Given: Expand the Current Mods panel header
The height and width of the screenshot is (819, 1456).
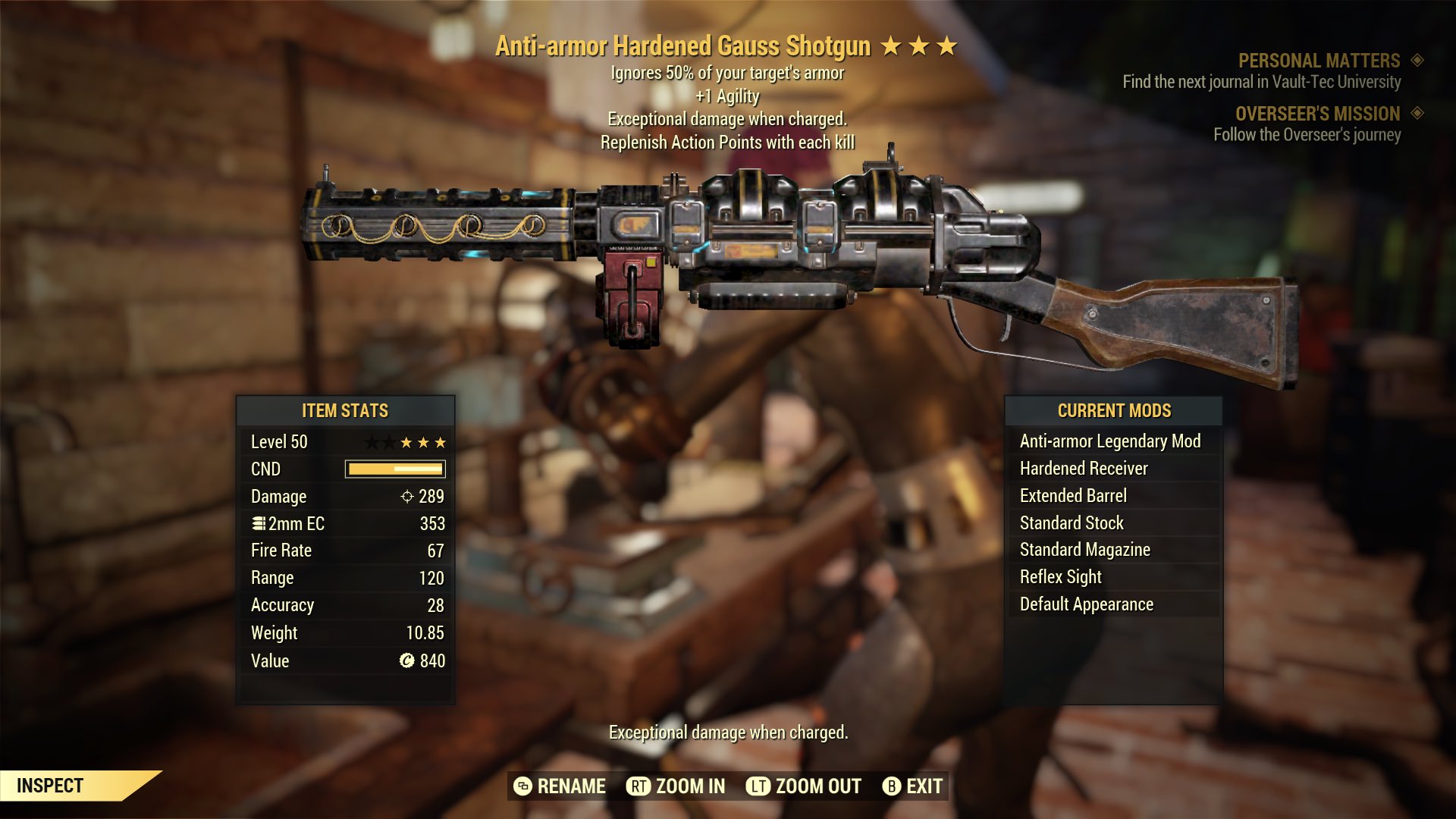Looking at the screenshot, I should [1112, 411].
